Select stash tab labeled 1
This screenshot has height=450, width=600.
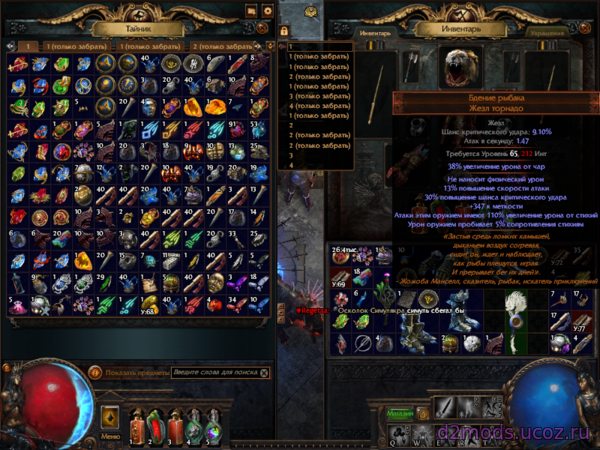[28, 46]
